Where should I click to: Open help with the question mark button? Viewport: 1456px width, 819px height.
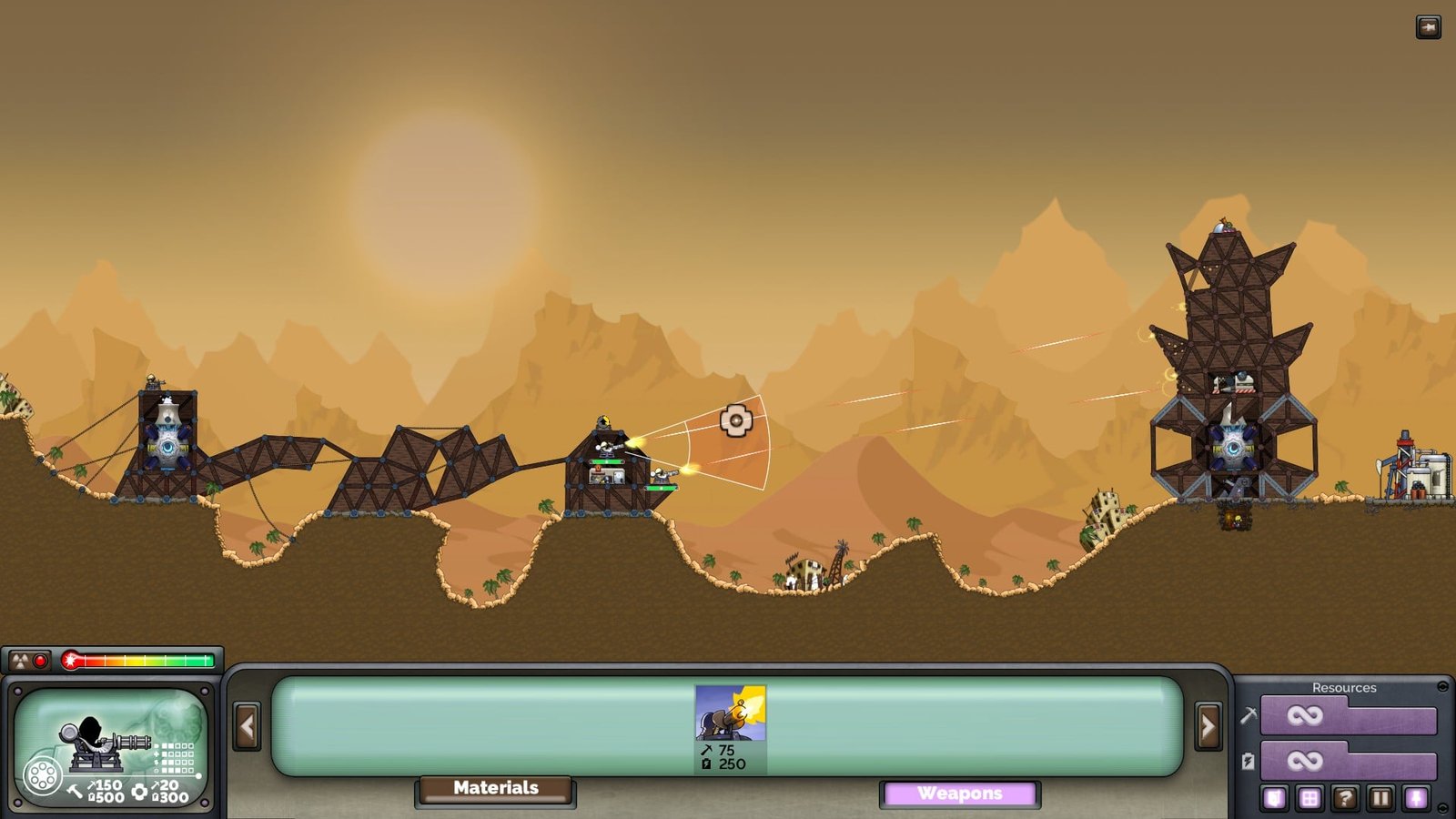[1345, 799]
